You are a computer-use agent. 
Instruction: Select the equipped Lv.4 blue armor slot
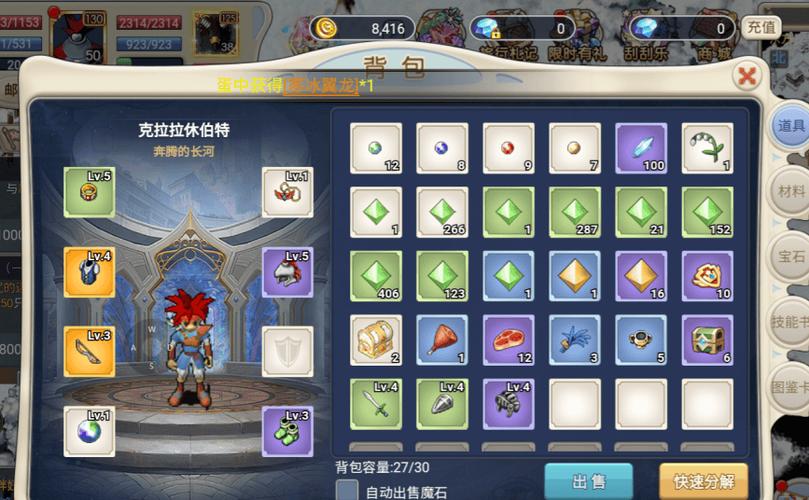89,272
